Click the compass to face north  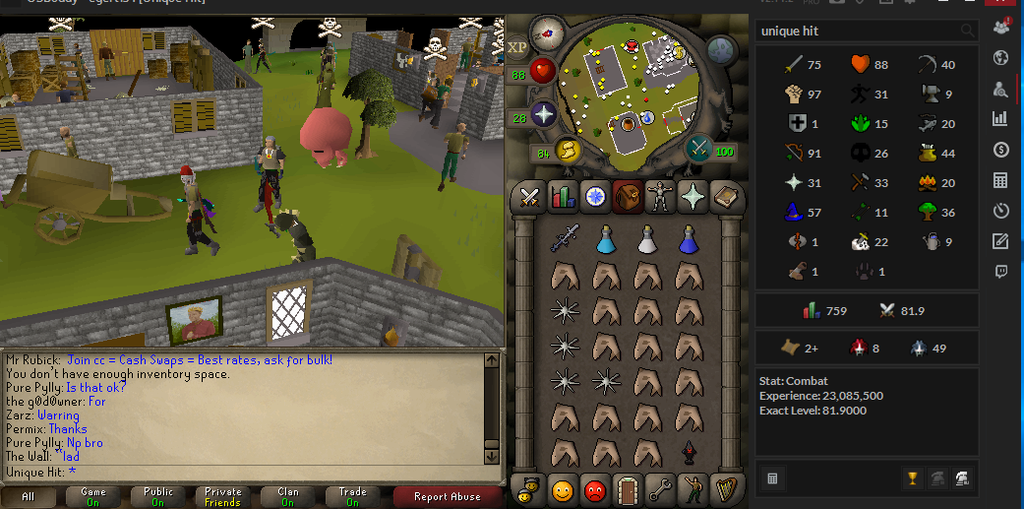[547, 33]
